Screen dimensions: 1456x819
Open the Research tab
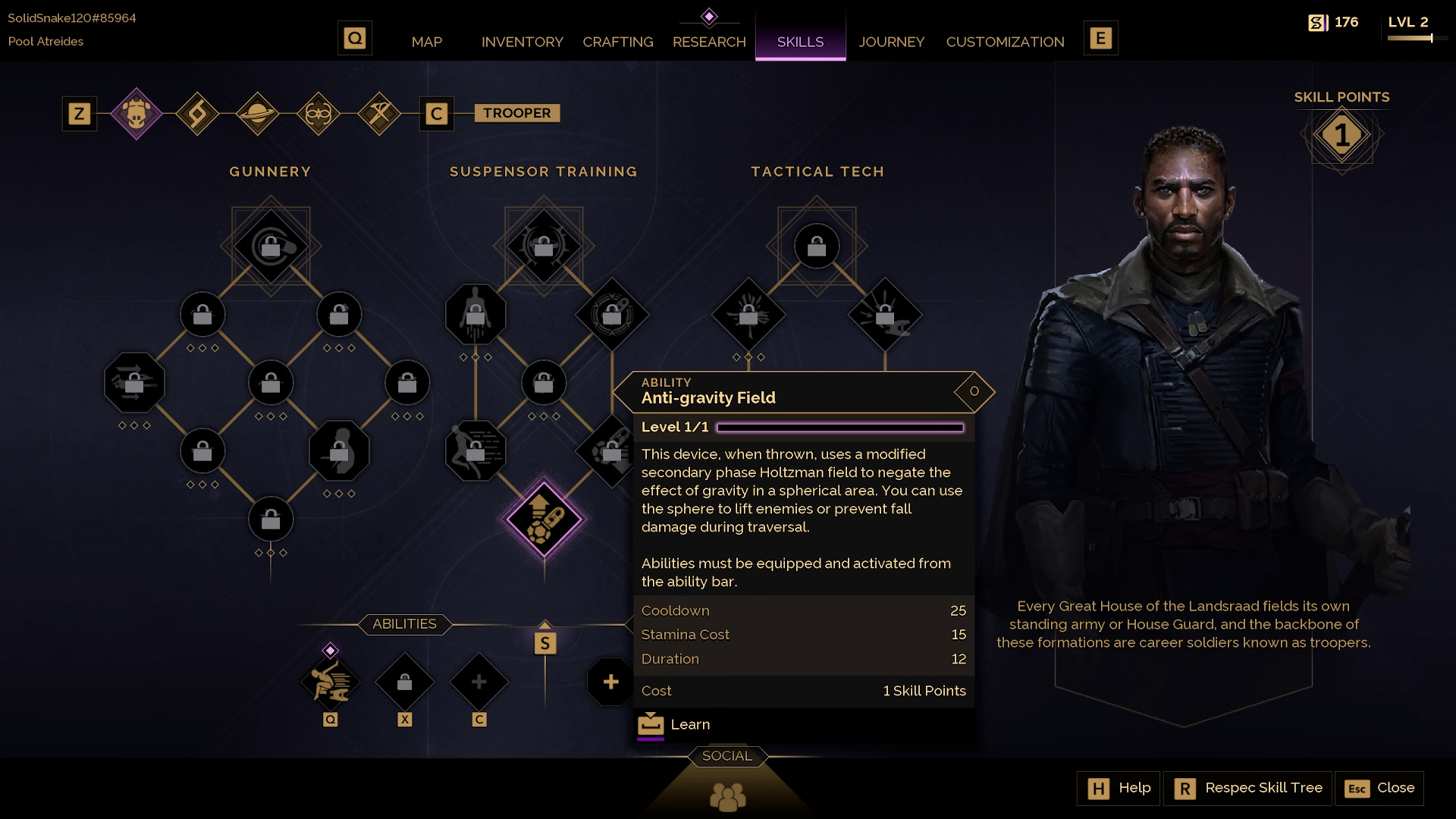pos(709,42)
